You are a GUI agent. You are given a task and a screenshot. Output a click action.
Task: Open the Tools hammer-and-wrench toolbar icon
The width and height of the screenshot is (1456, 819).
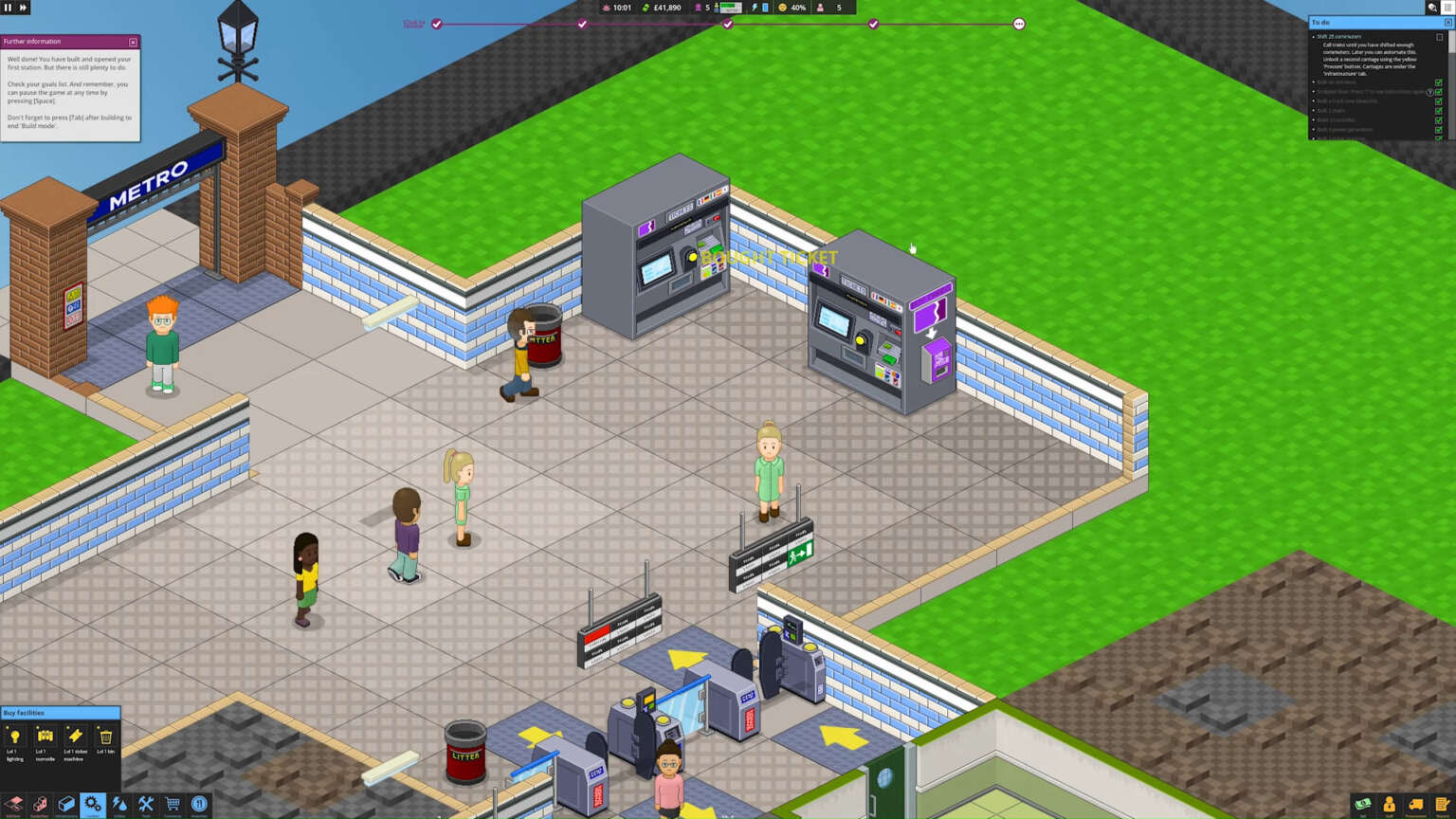(x=145, y=805)
